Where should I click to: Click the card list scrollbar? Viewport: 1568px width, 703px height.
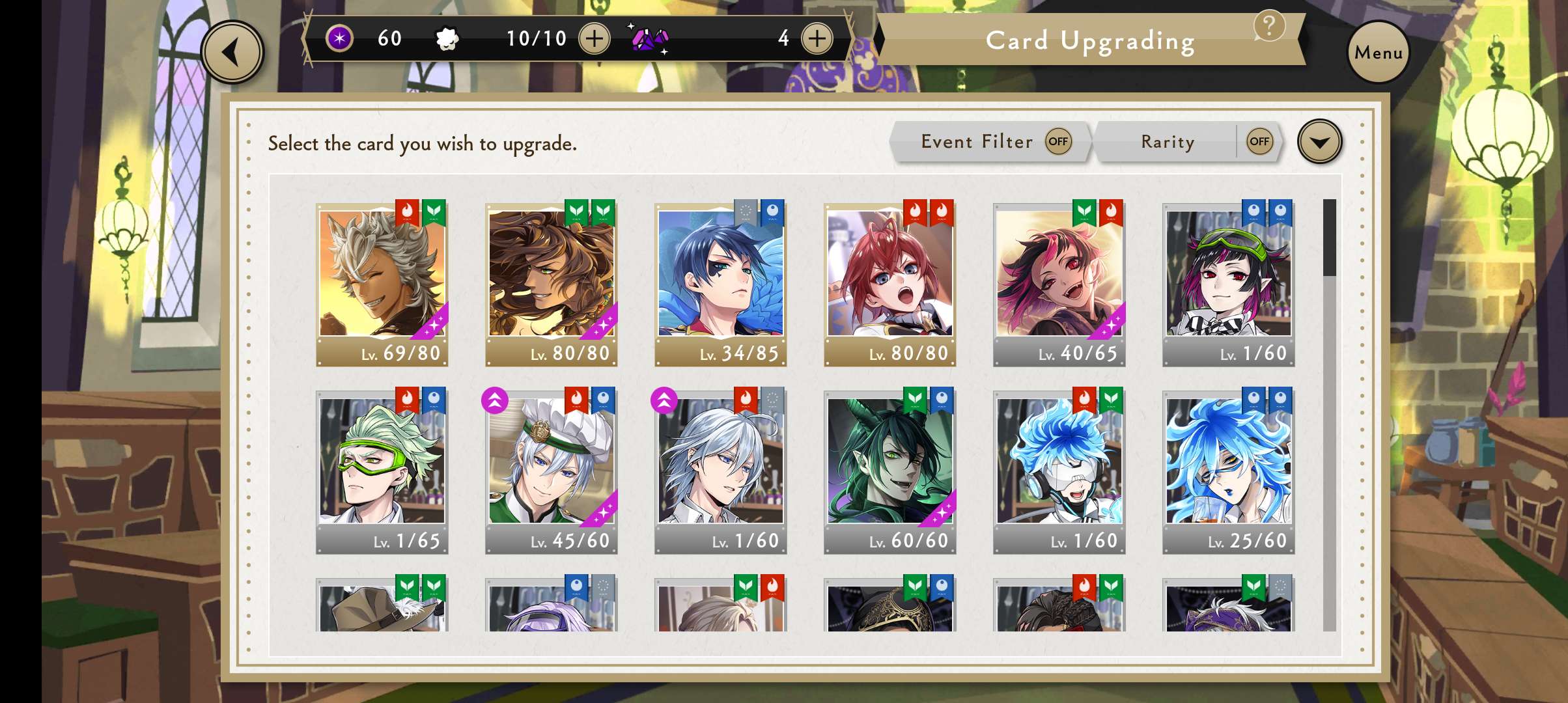[x=1329, y=415]
